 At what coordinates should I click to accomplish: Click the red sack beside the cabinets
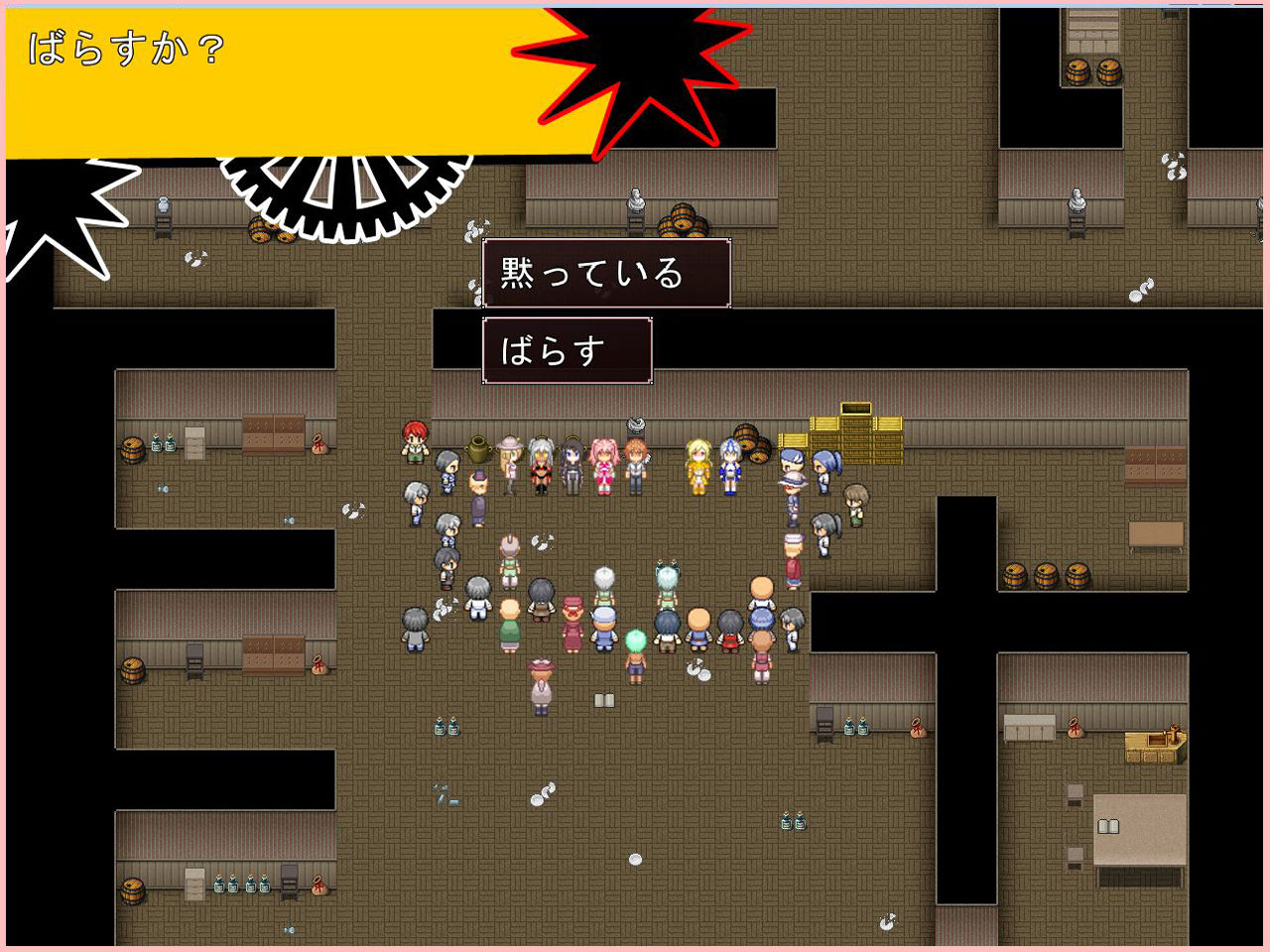tap(319, 446)
